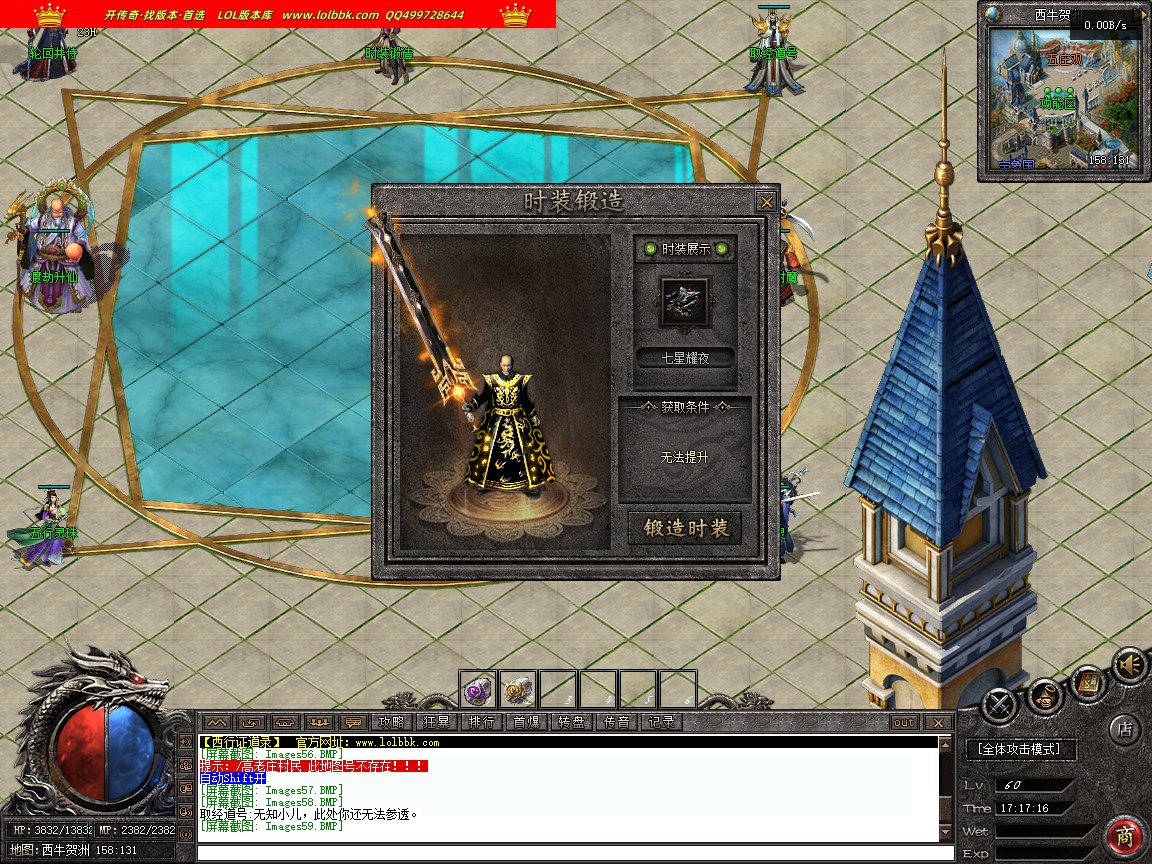Screen dimensions: 1152x864
Task: Click the 锻造时装 forge button
Action: (x=685, y=529)
